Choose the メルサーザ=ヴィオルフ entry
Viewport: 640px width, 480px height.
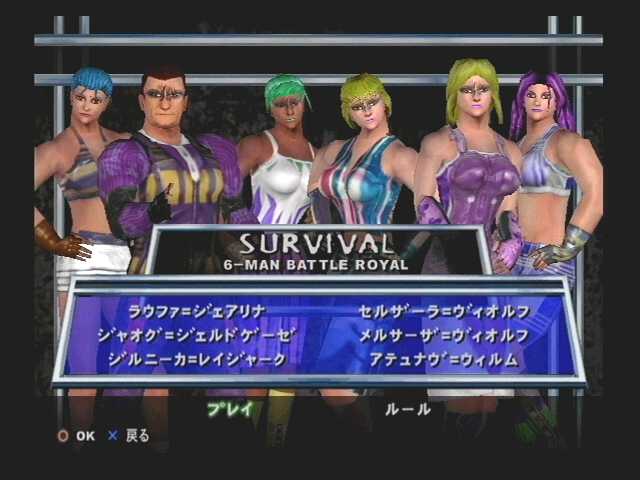tap(444, 334)
